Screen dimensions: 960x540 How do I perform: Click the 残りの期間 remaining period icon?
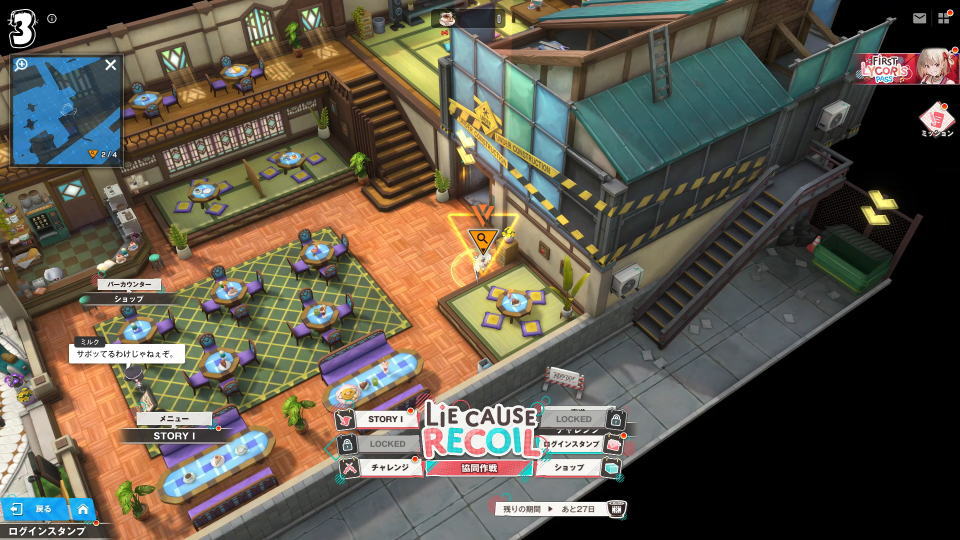[x=617, y=509]
